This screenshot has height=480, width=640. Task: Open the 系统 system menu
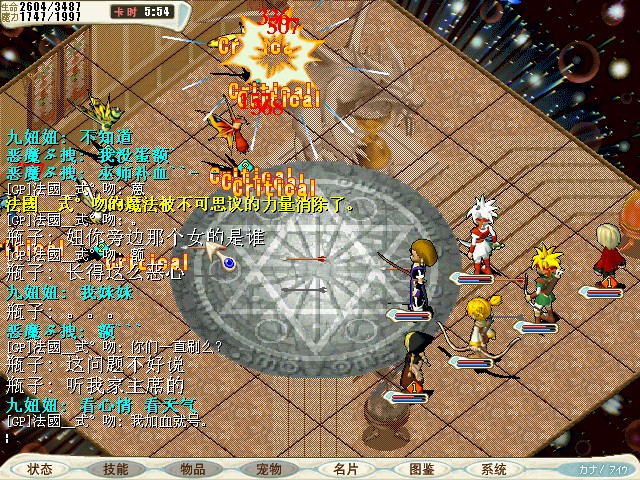tap(494, 468)
